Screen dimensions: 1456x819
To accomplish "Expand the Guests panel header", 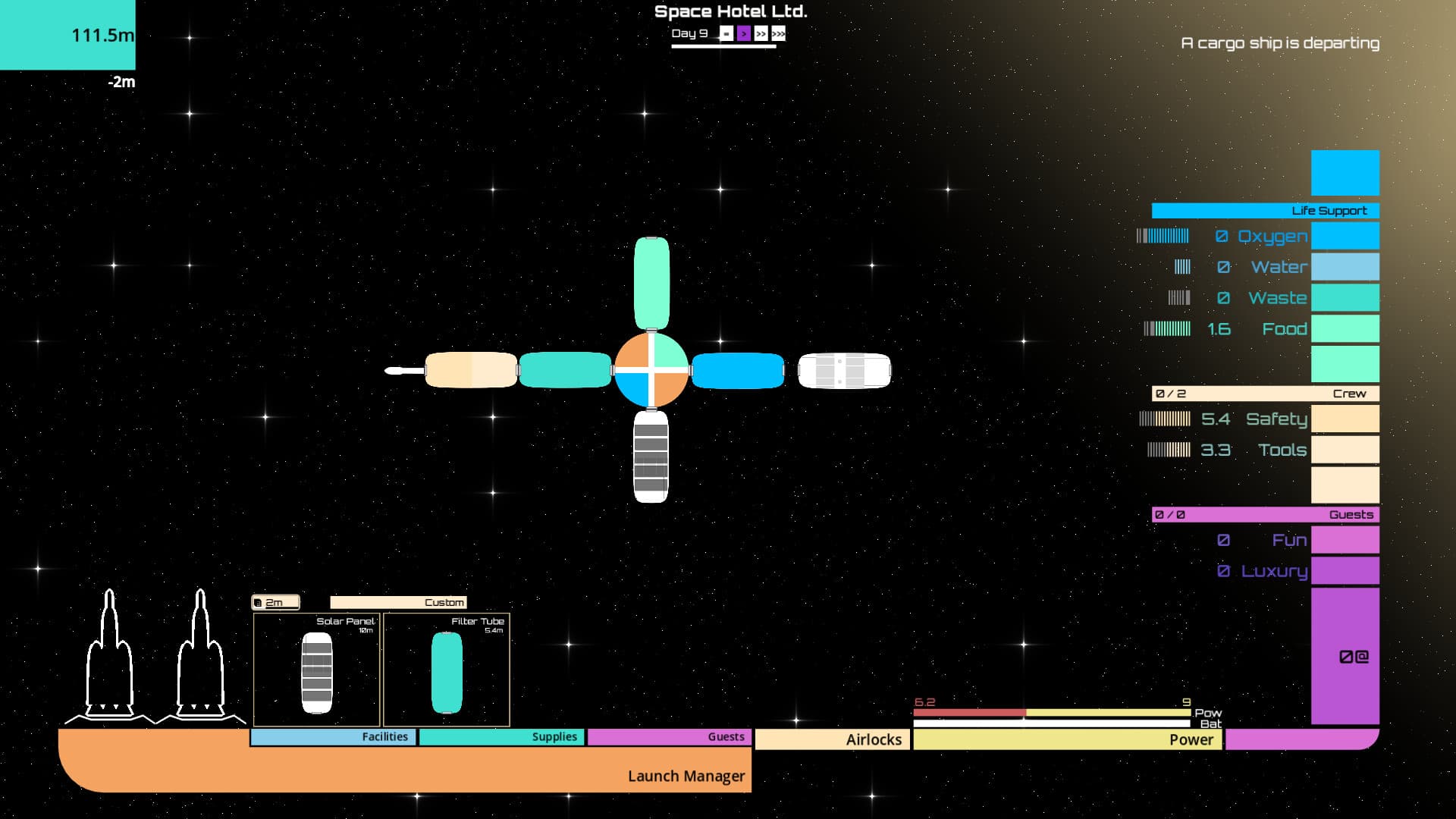I will pyautogui.click(x=1265, y=513).
